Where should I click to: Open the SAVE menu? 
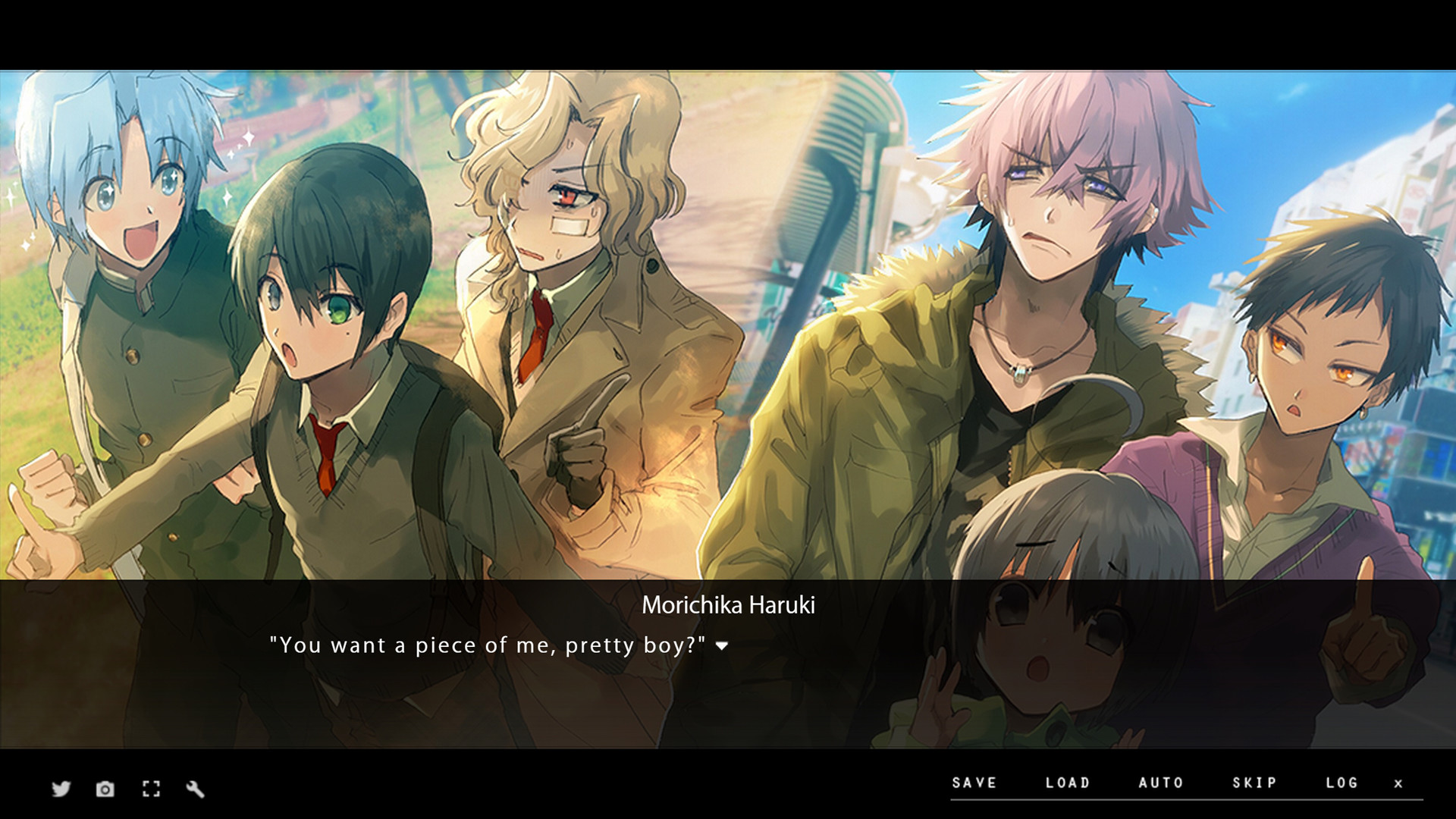pos(974,783)
